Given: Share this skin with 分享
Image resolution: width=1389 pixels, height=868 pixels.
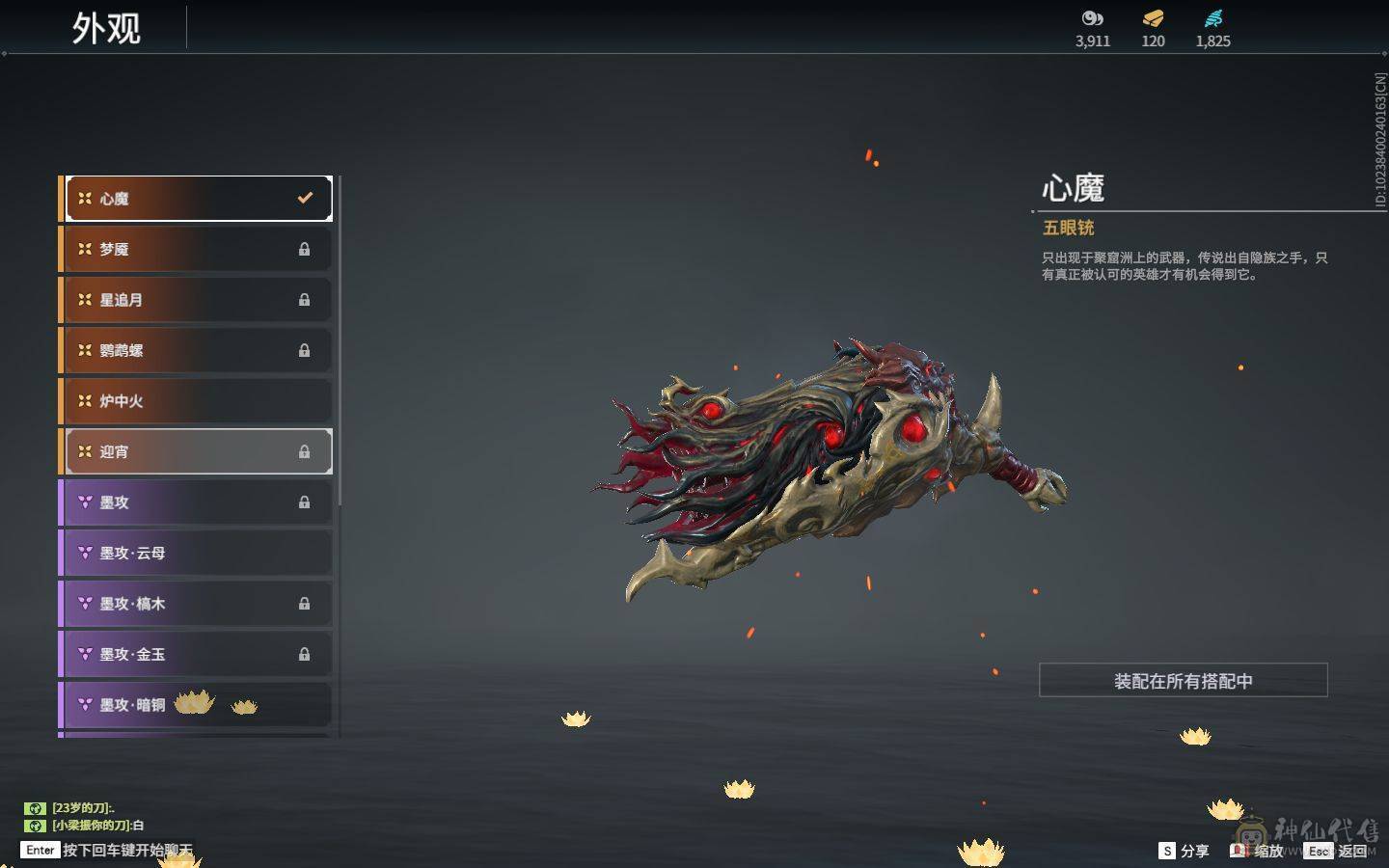Looking at the screenshot, I should (x=1184, y=851).
